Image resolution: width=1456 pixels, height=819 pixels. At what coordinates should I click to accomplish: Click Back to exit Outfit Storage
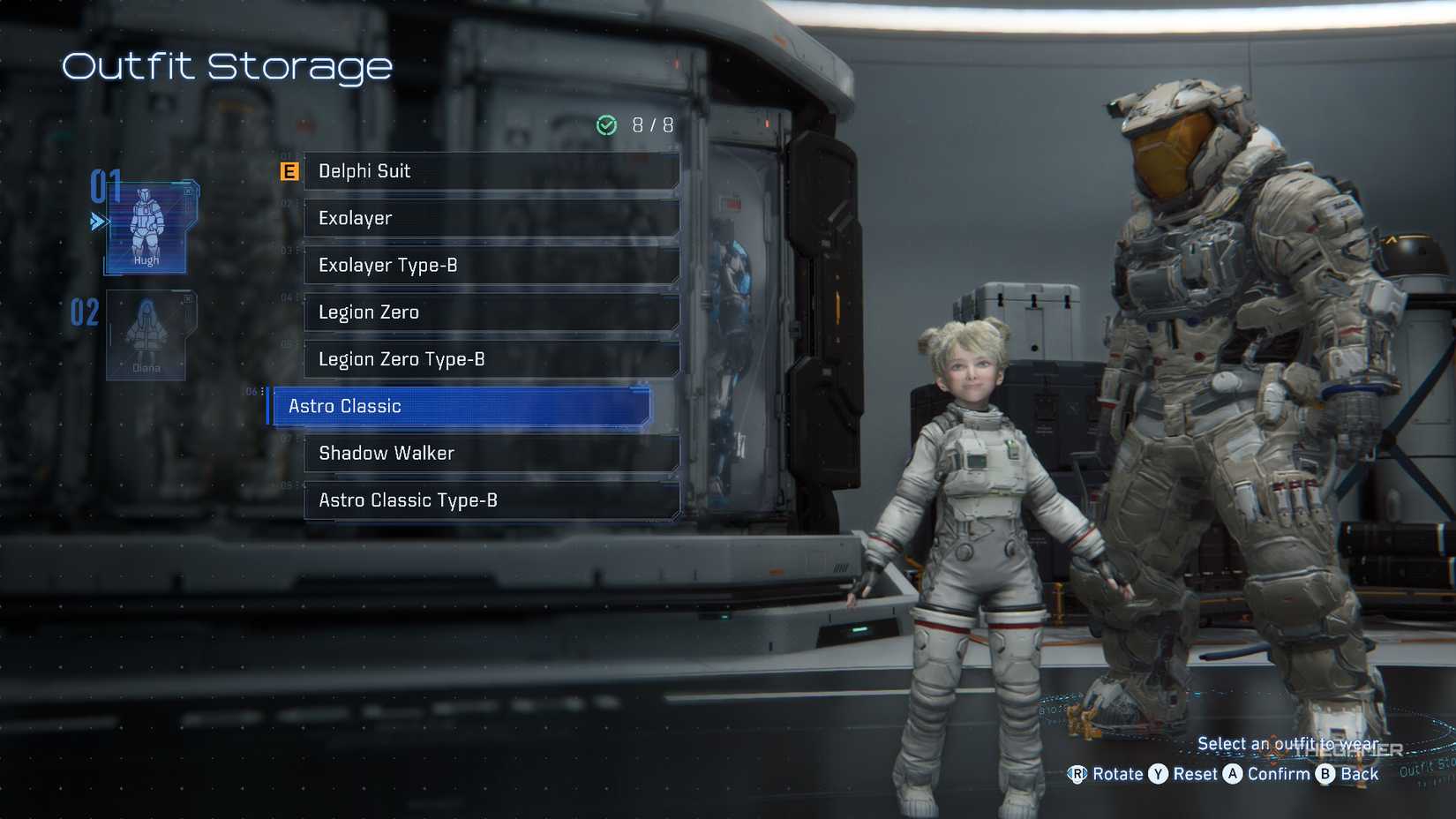(x=1326, y=774)
